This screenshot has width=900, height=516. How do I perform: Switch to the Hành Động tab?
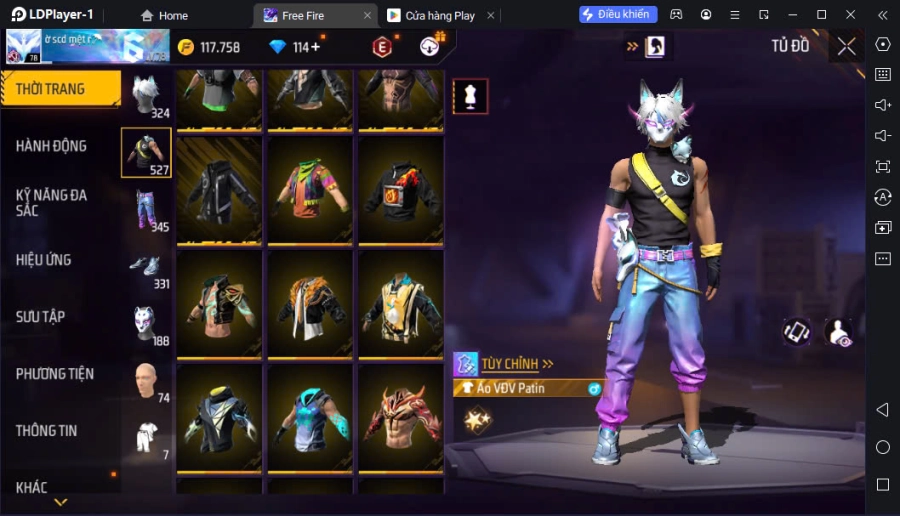(x=52, y=146)
